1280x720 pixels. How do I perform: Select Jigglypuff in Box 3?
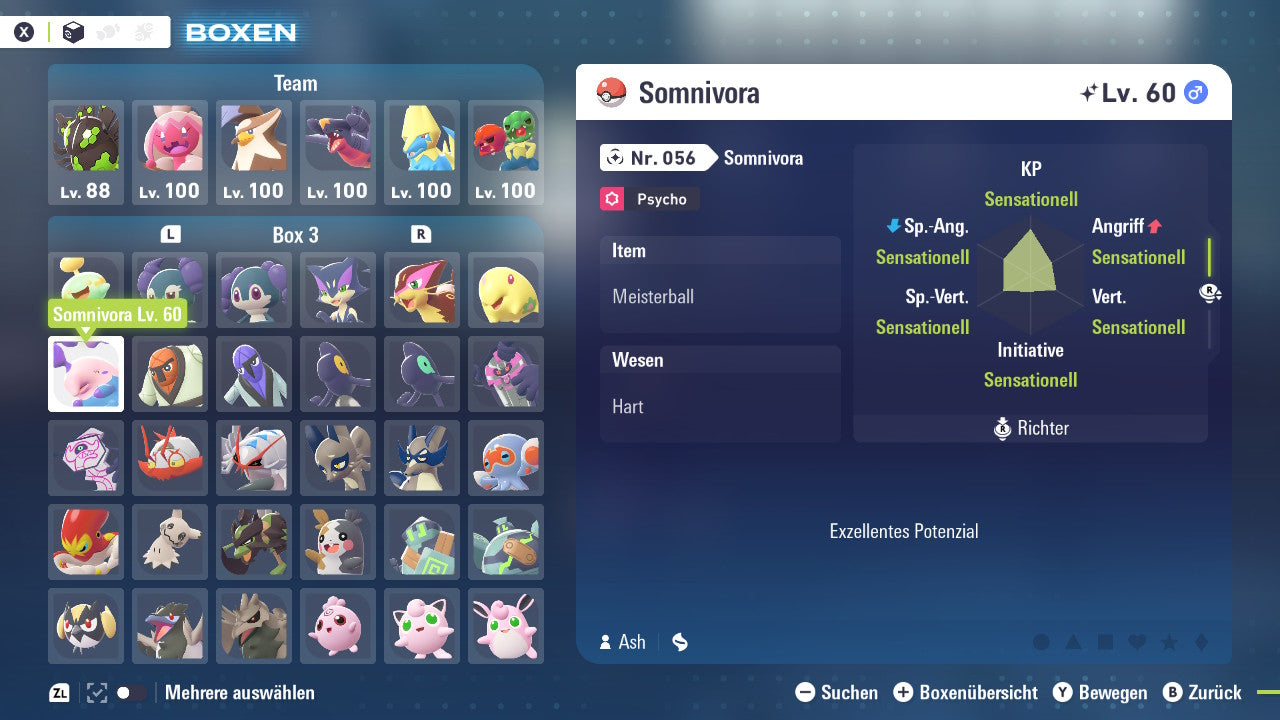pyautogui.click(x=422, y=625)
